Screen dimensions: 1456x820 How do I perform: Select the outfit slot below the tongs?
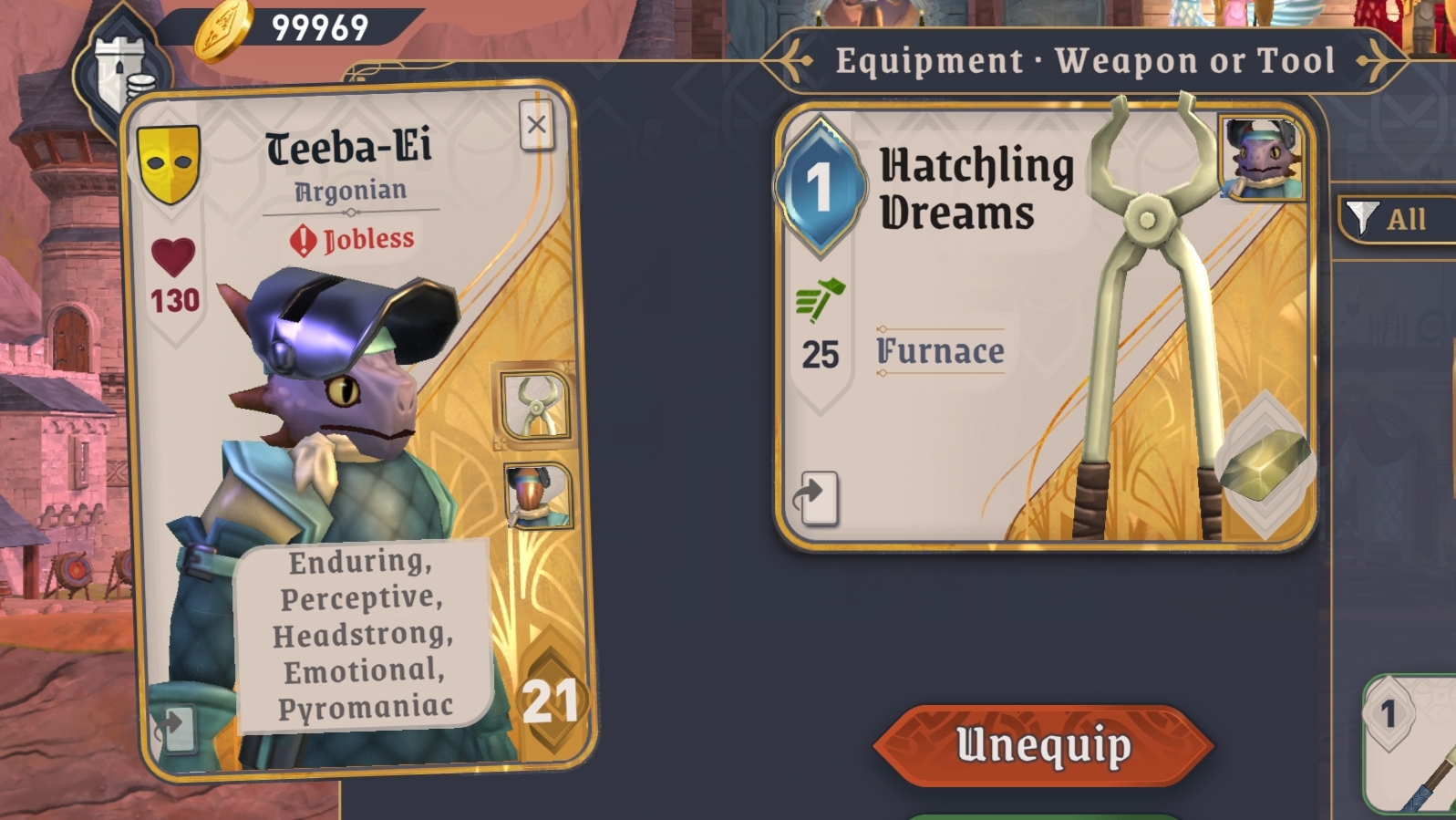pyautogui.click(x=538, y=496)
